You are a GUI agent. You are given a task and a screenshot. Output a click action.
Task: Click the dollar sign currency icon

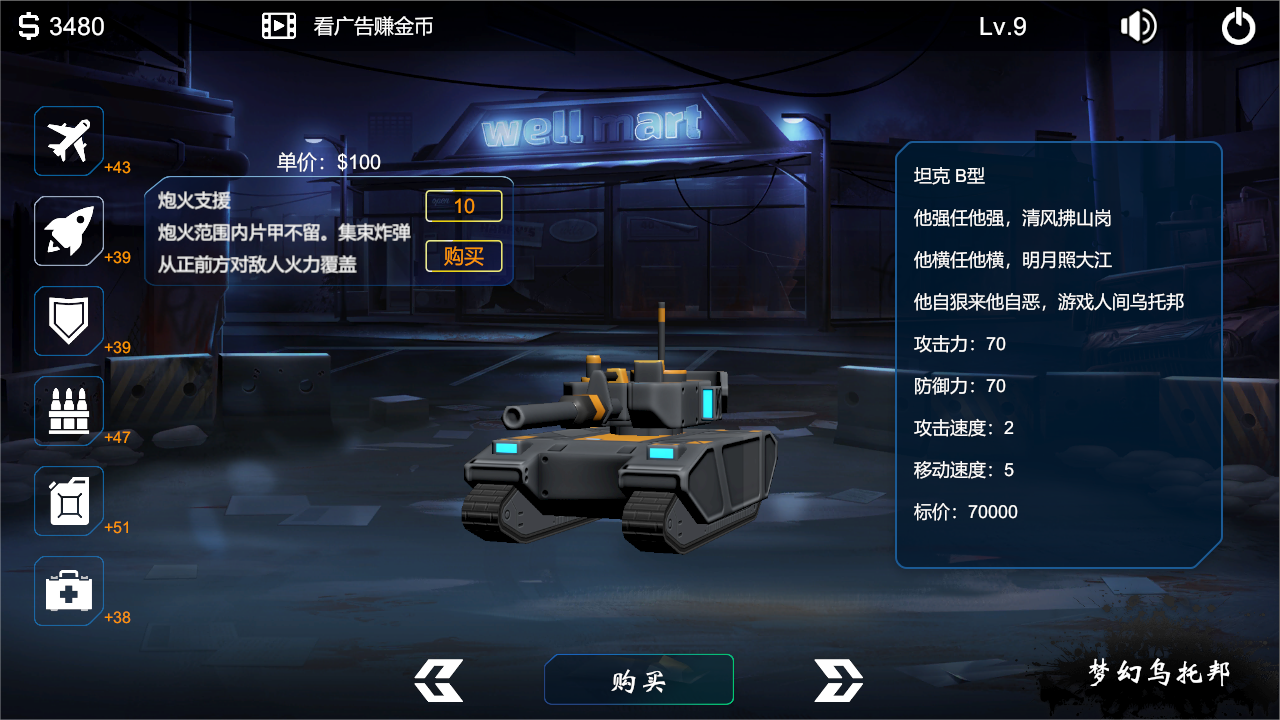pos(27,25)
